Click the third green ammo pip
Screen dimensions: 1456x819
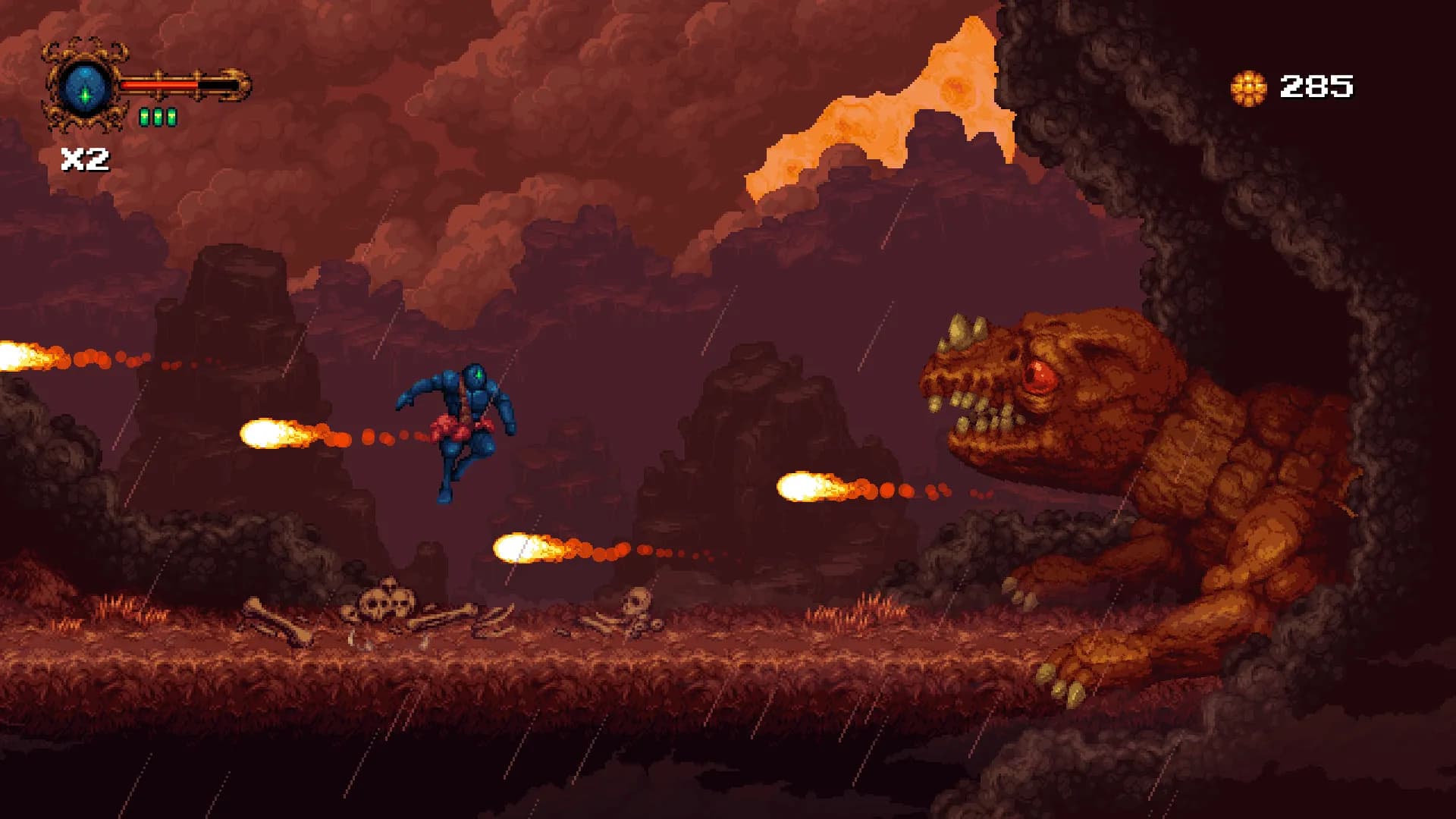pyautogui.click(x=170, y=117)
